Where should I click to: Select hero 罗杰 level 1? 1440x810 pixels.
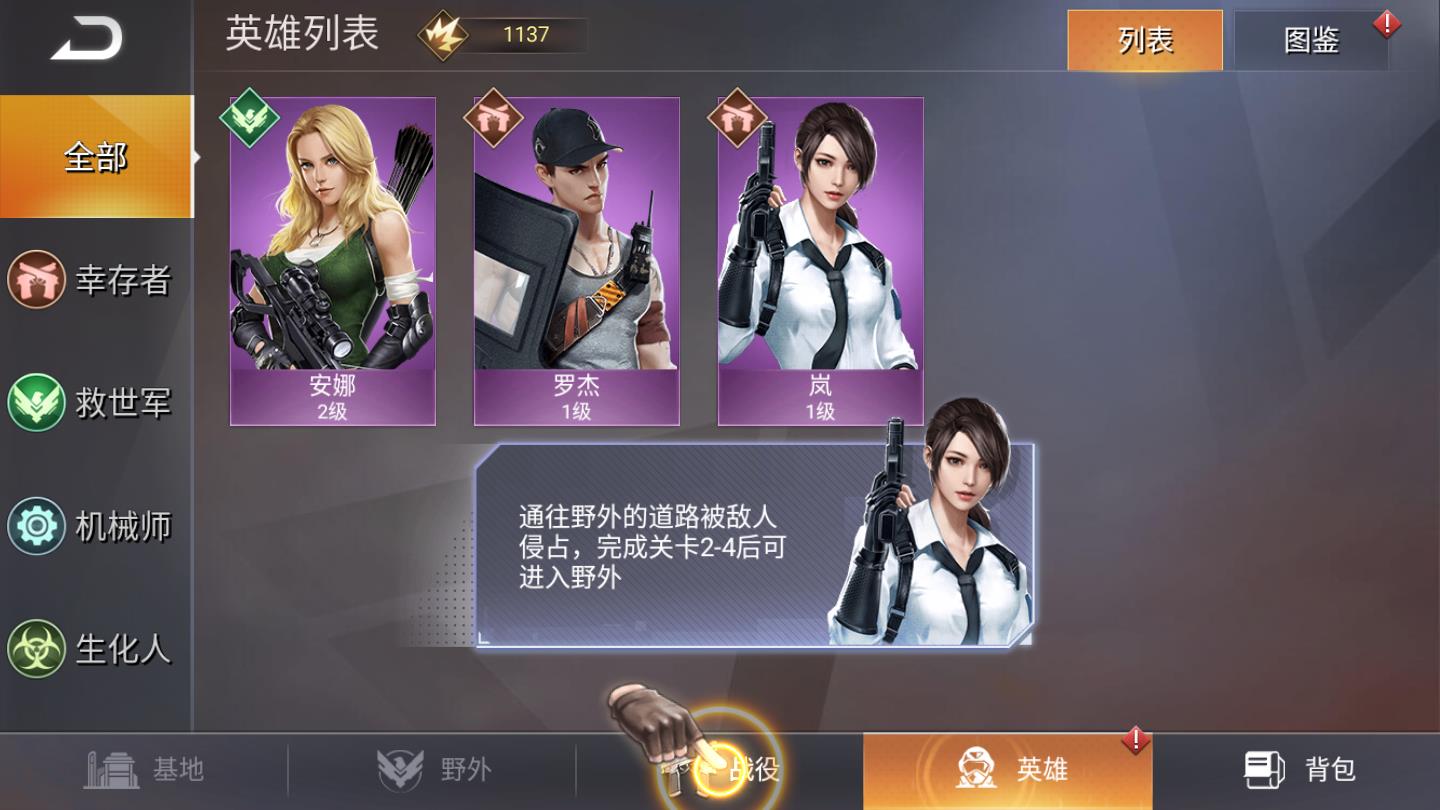tap(575, 260)
